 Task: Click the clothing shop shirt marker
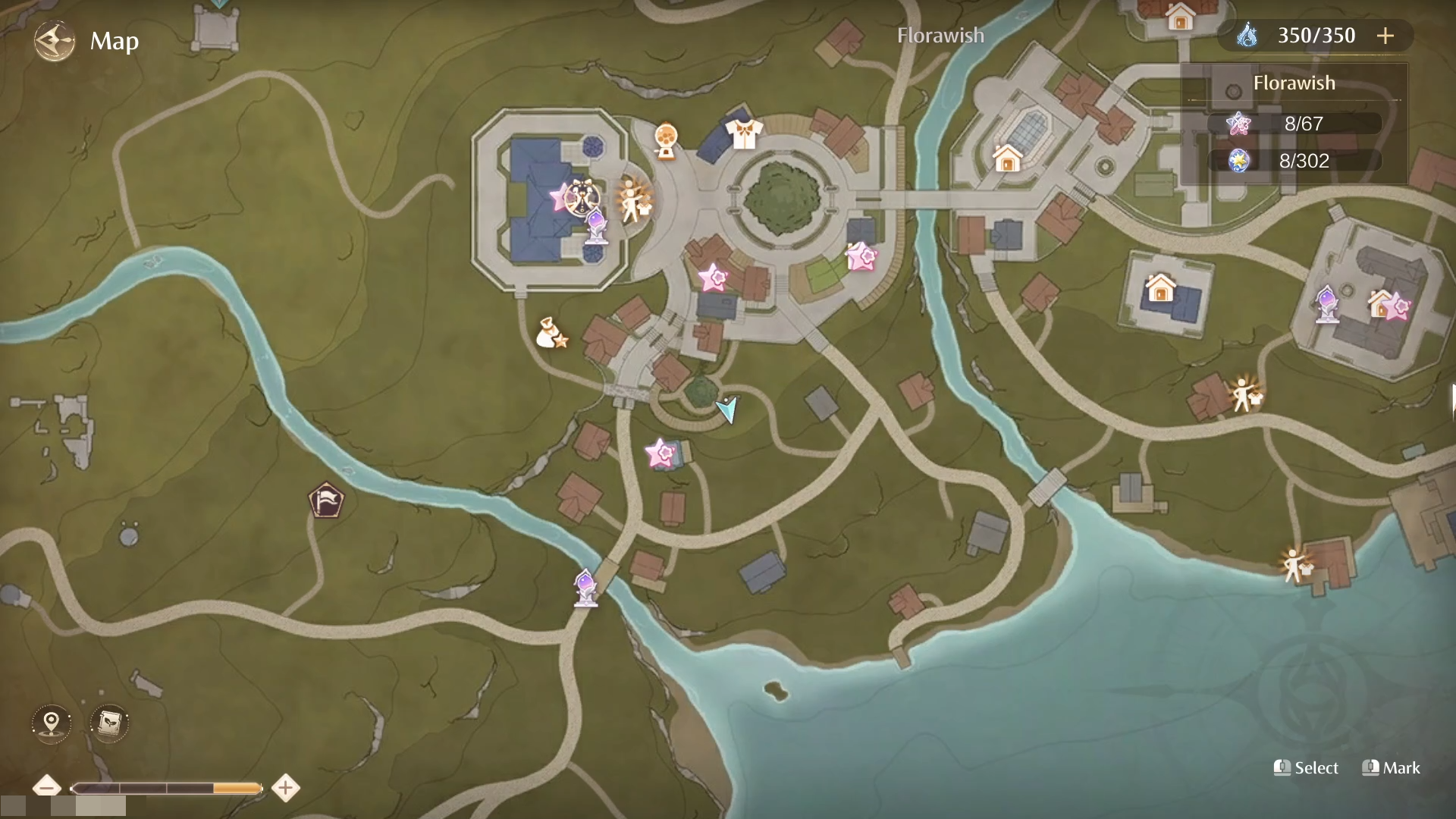(x=743, y=133)
